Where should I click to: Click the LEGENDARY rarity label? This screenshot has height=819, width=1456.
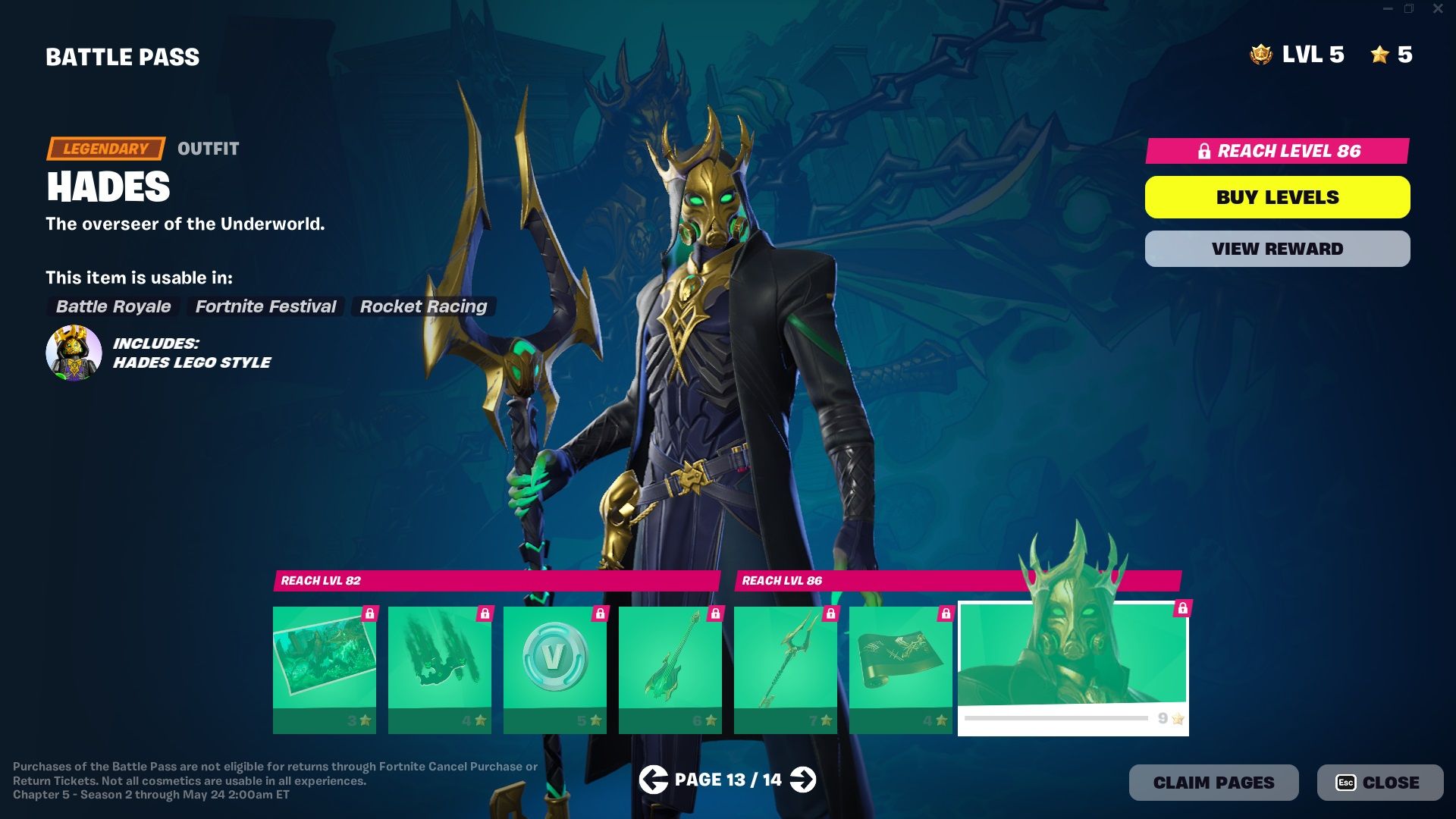click(105, 149)
